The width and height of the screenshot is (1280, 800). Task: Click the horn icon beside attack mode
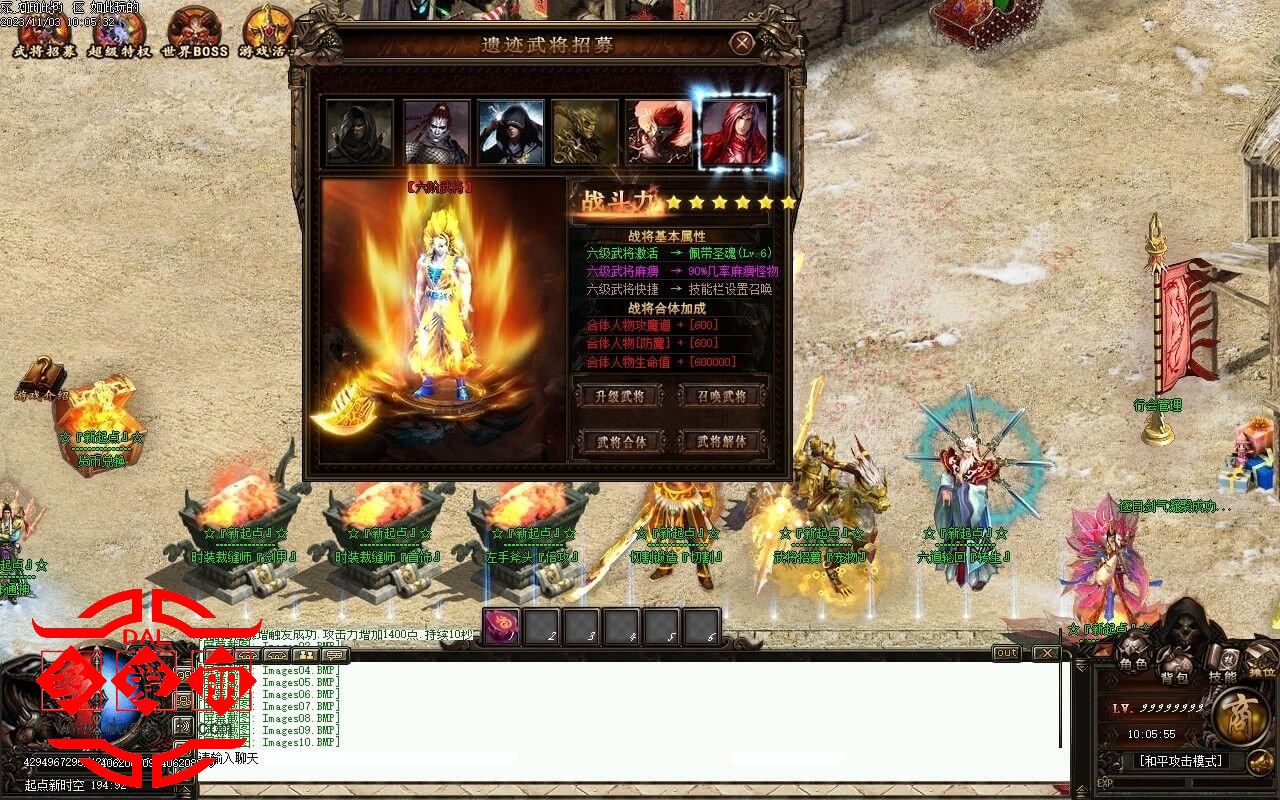tap(1259, 761)
